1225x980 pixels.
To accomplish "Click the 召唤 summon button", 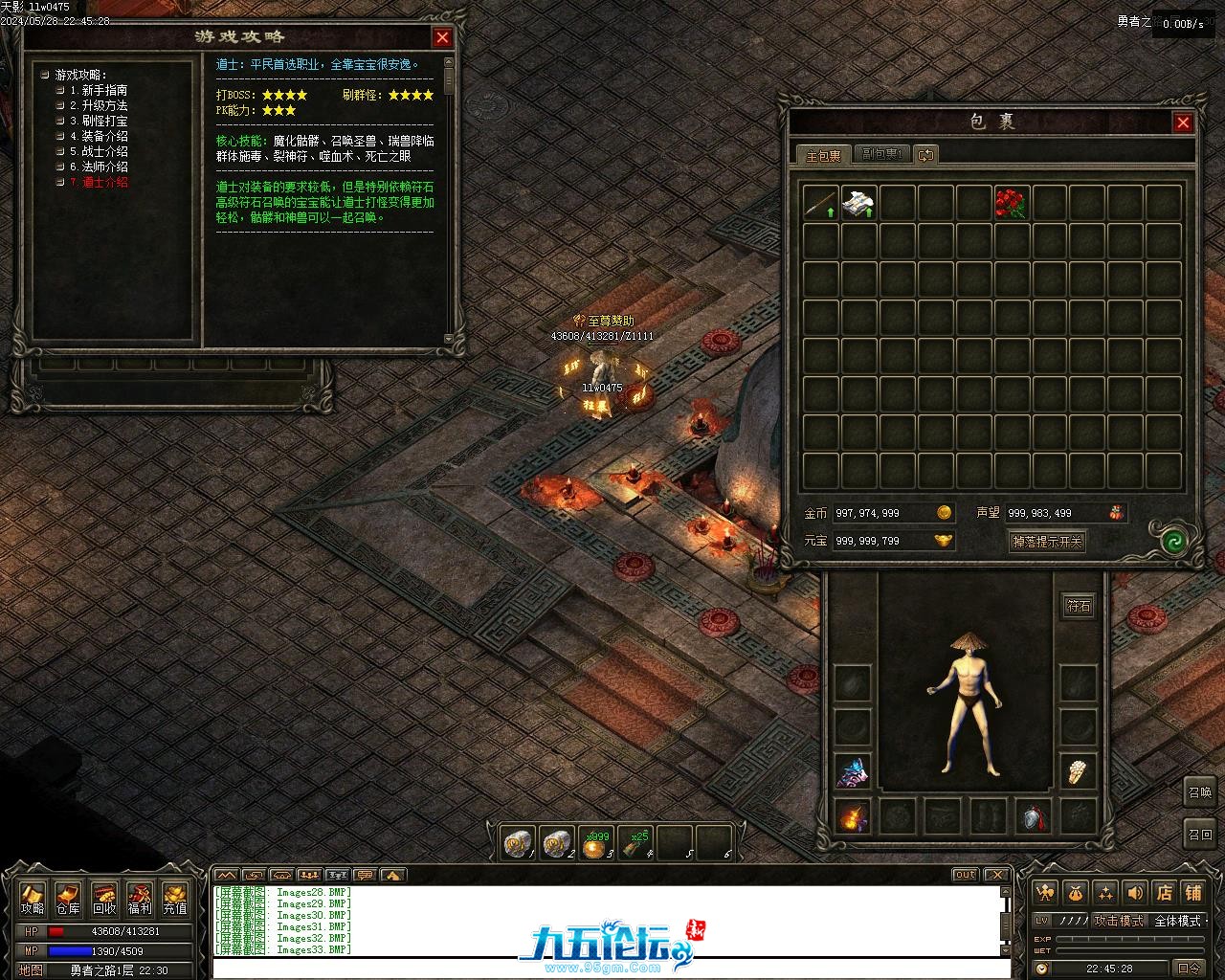I will click(1199, 792).
